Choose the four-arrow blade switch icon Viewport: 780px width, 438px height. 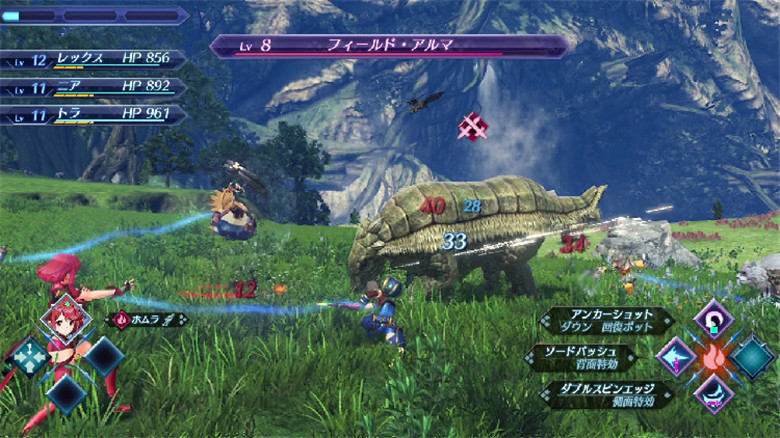pyautogui.click(x=29, y=356)
